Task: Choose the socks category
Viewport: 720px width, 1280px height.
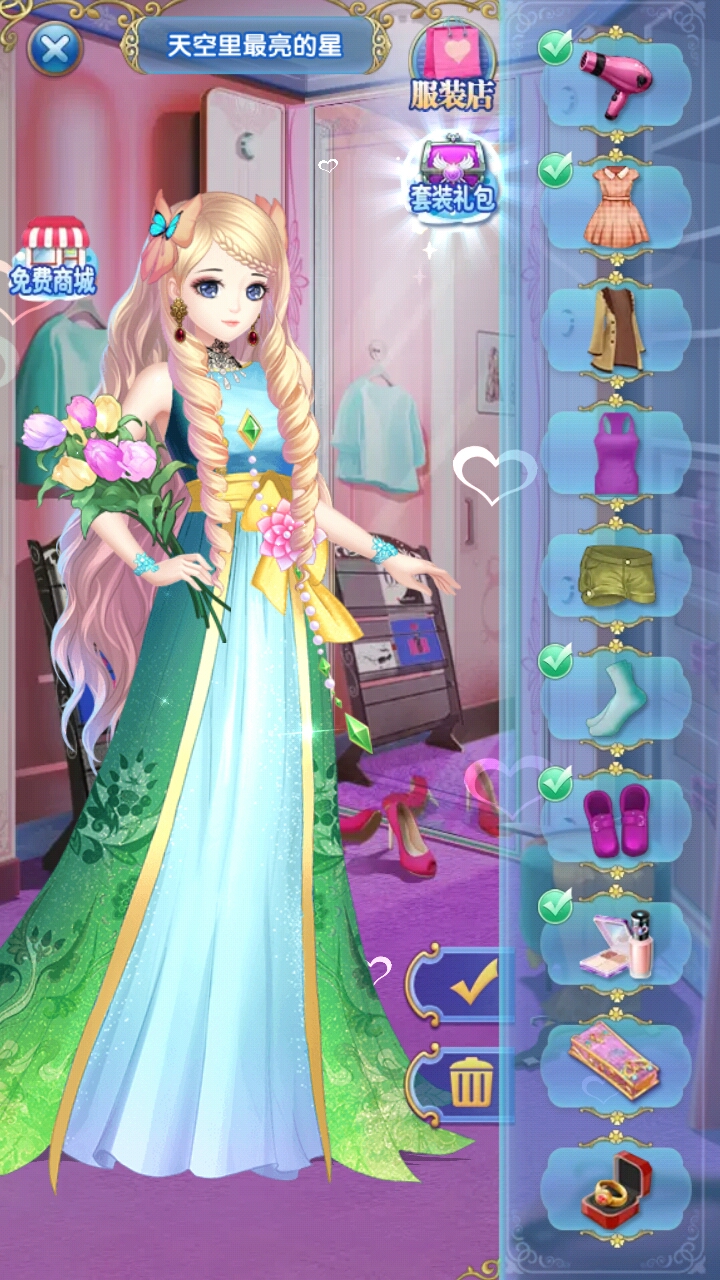Action: click(614, 697)
